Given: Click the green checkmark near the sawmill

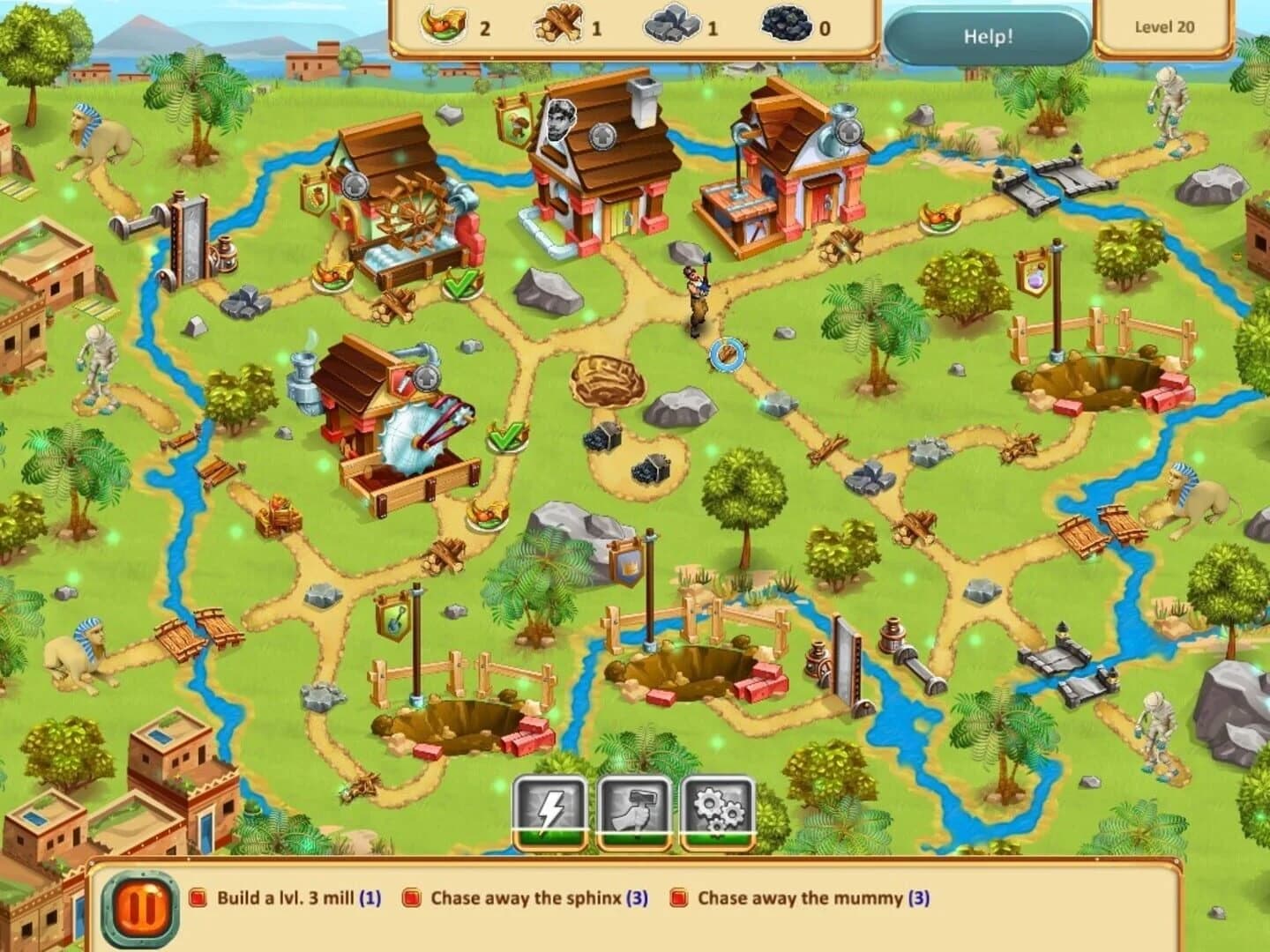Looking at the screenshot, I should (x=503, y=435).
